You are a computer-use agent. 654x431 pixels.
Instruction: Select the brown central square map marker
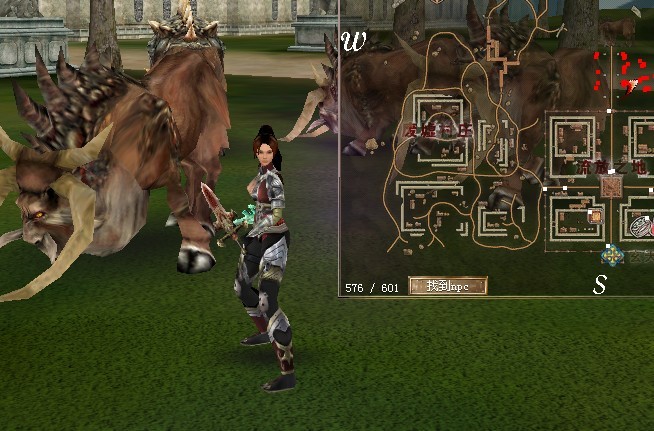(610, 187)
